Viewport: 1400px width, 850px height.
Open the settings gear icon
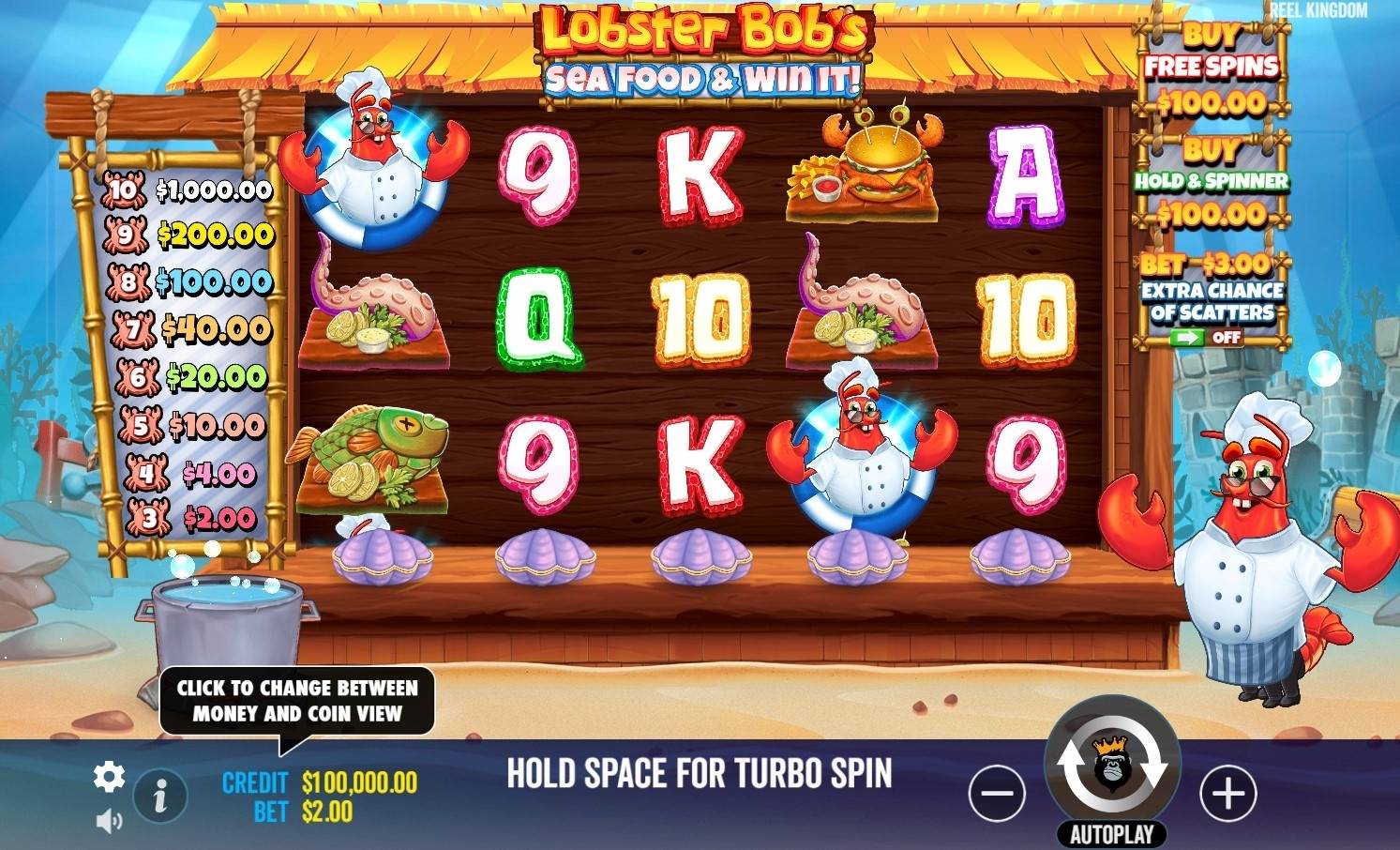point(110,777)
